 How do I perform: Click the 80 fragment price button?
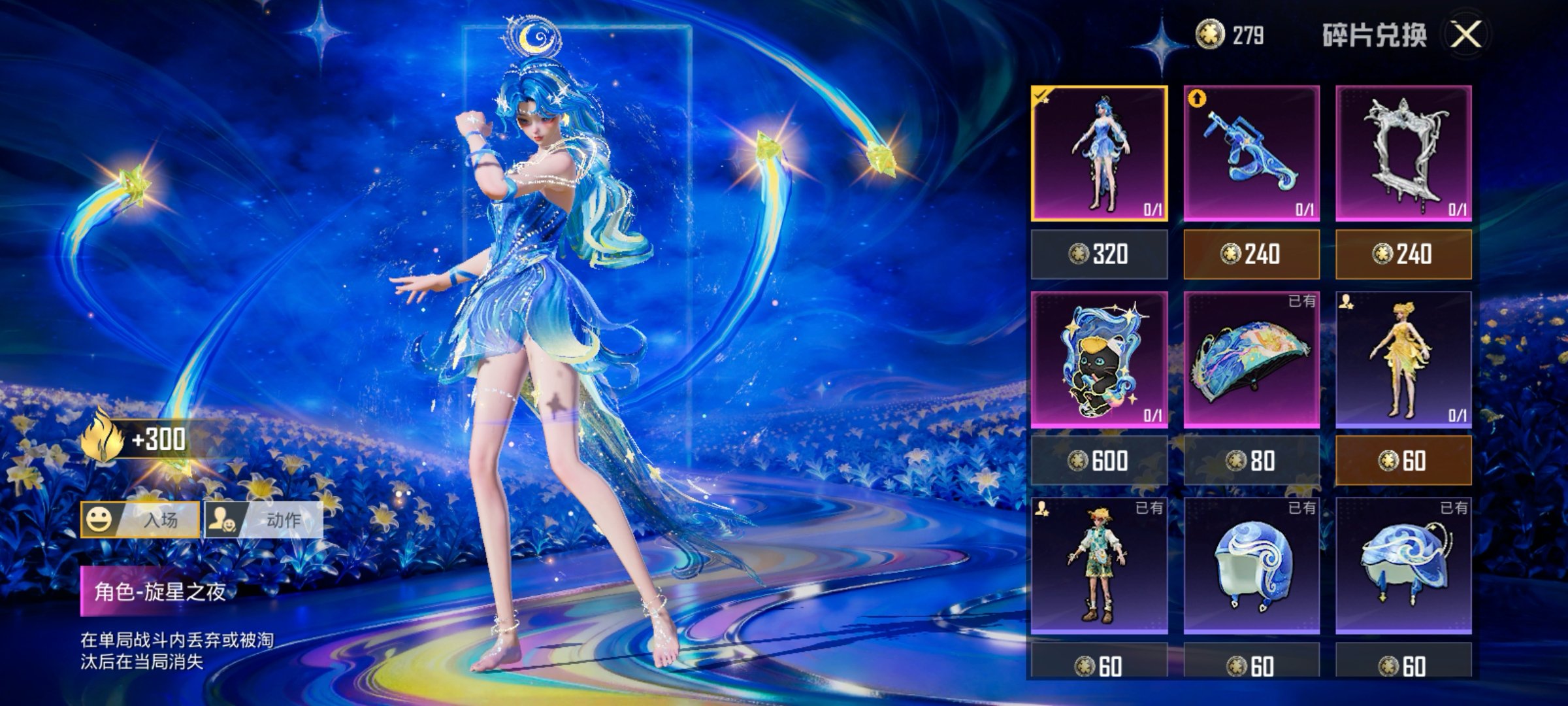click(x=1251, y=461)
